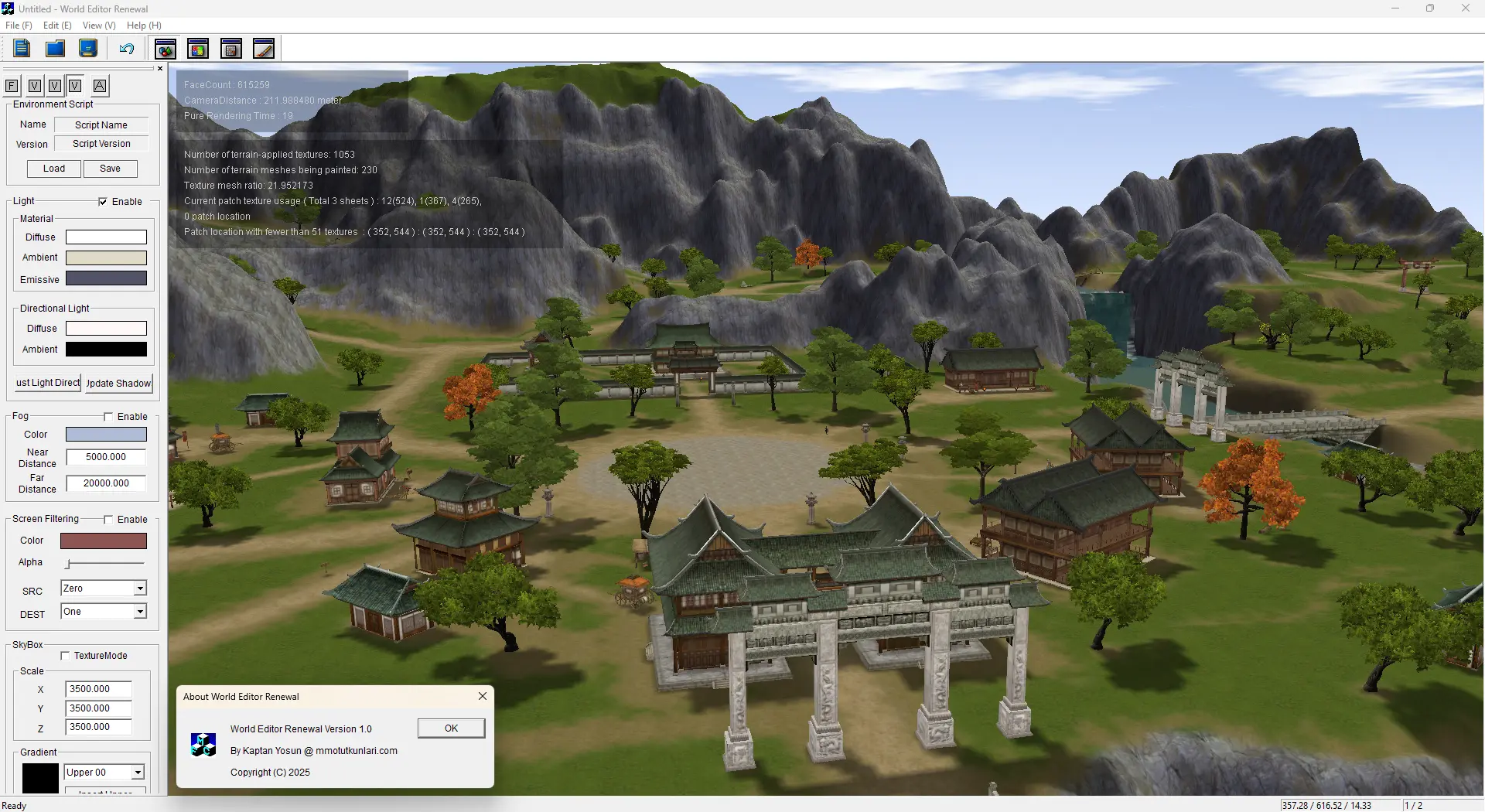Pick the Fog color swatch
1485x812 pixels.
click(106, 434)
